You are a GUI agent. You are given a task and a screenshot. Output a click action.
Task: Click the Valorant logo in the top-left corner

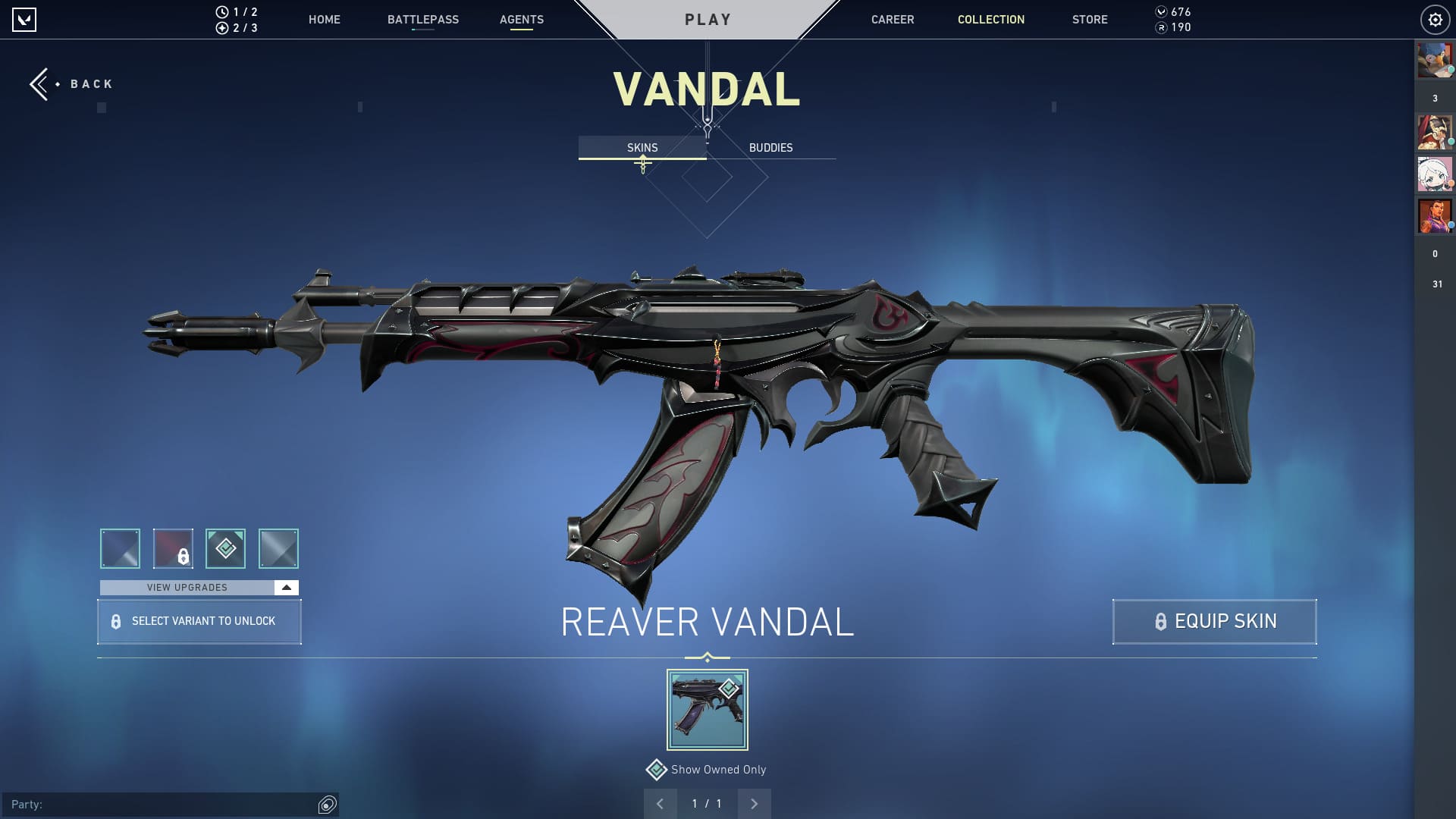click(x=25, y=20)
